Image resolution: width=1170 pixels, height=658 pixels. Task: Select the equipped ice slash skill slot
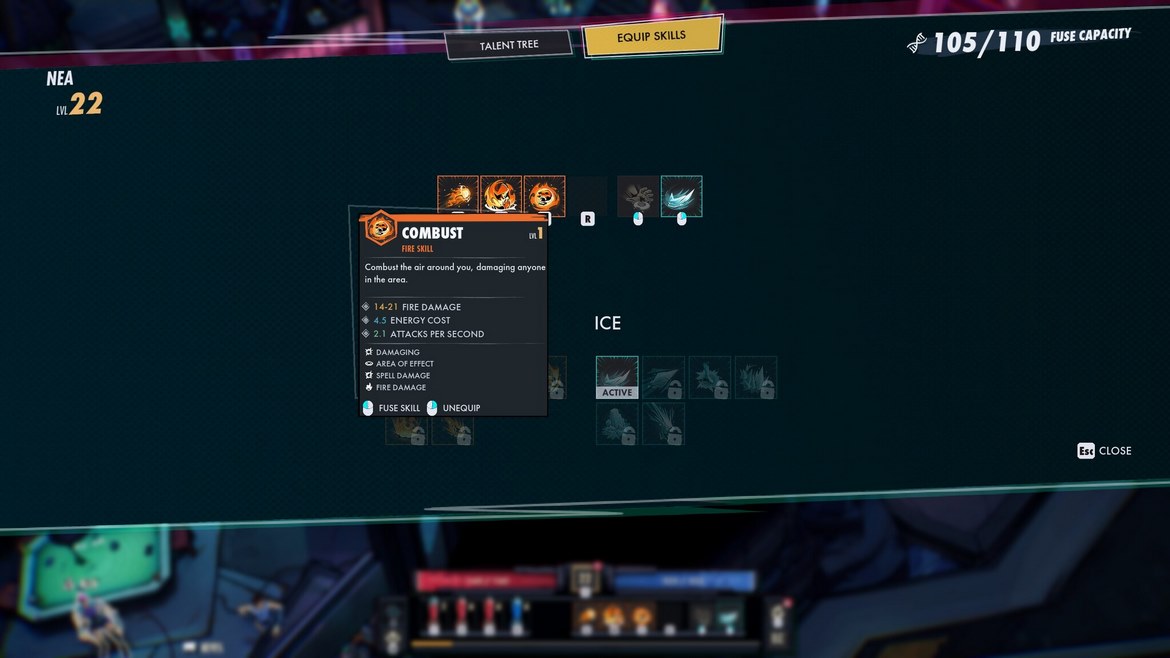click(x=681, y=196)
